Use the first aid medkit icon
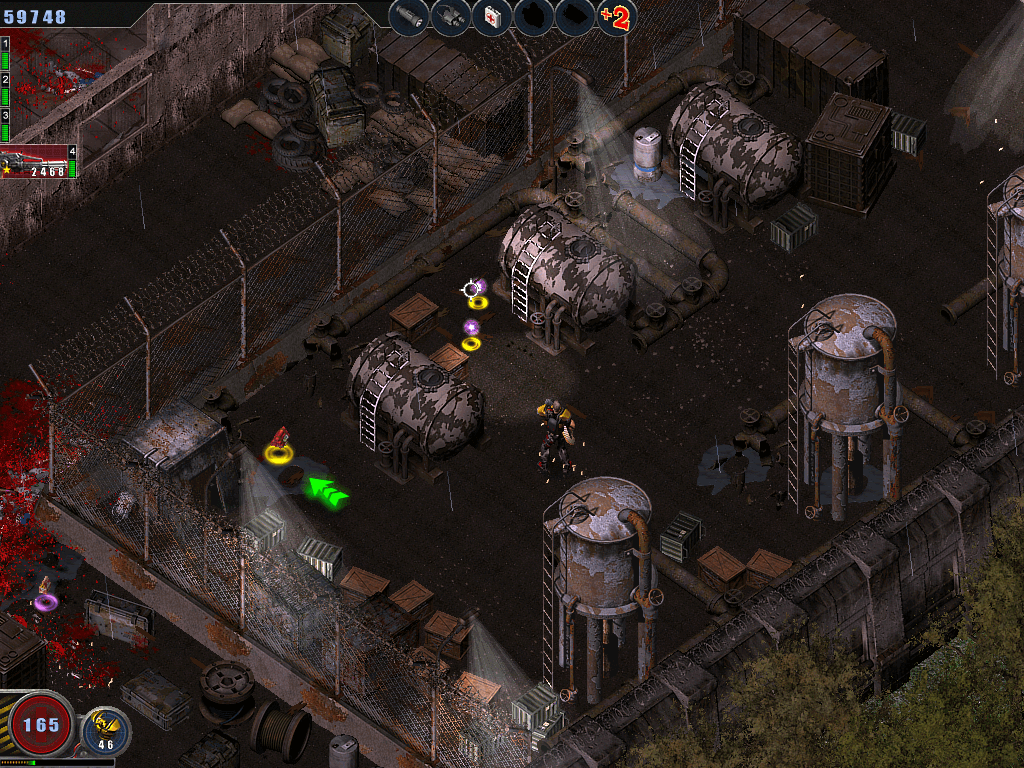The width and height of the screenshot is (1024, 768). [x=492, y=17]
